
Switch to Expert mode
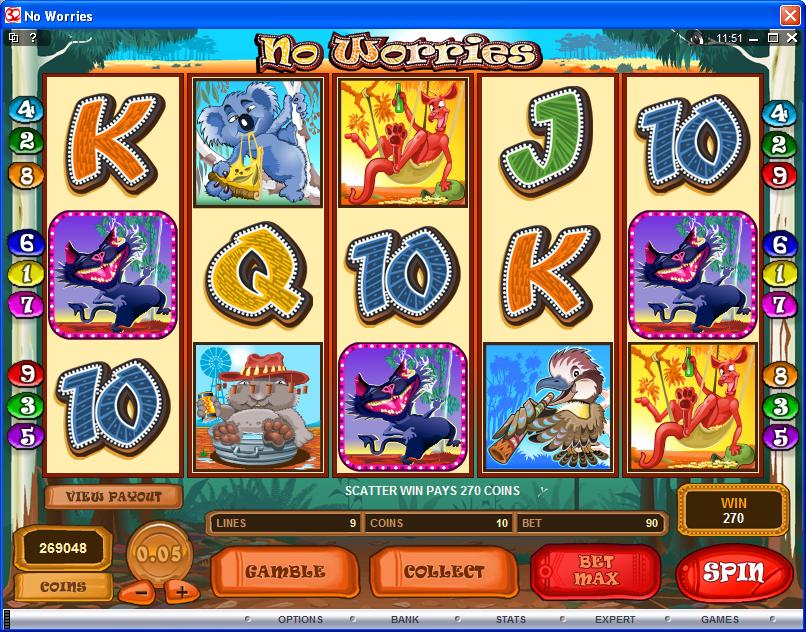click(615, 620)
